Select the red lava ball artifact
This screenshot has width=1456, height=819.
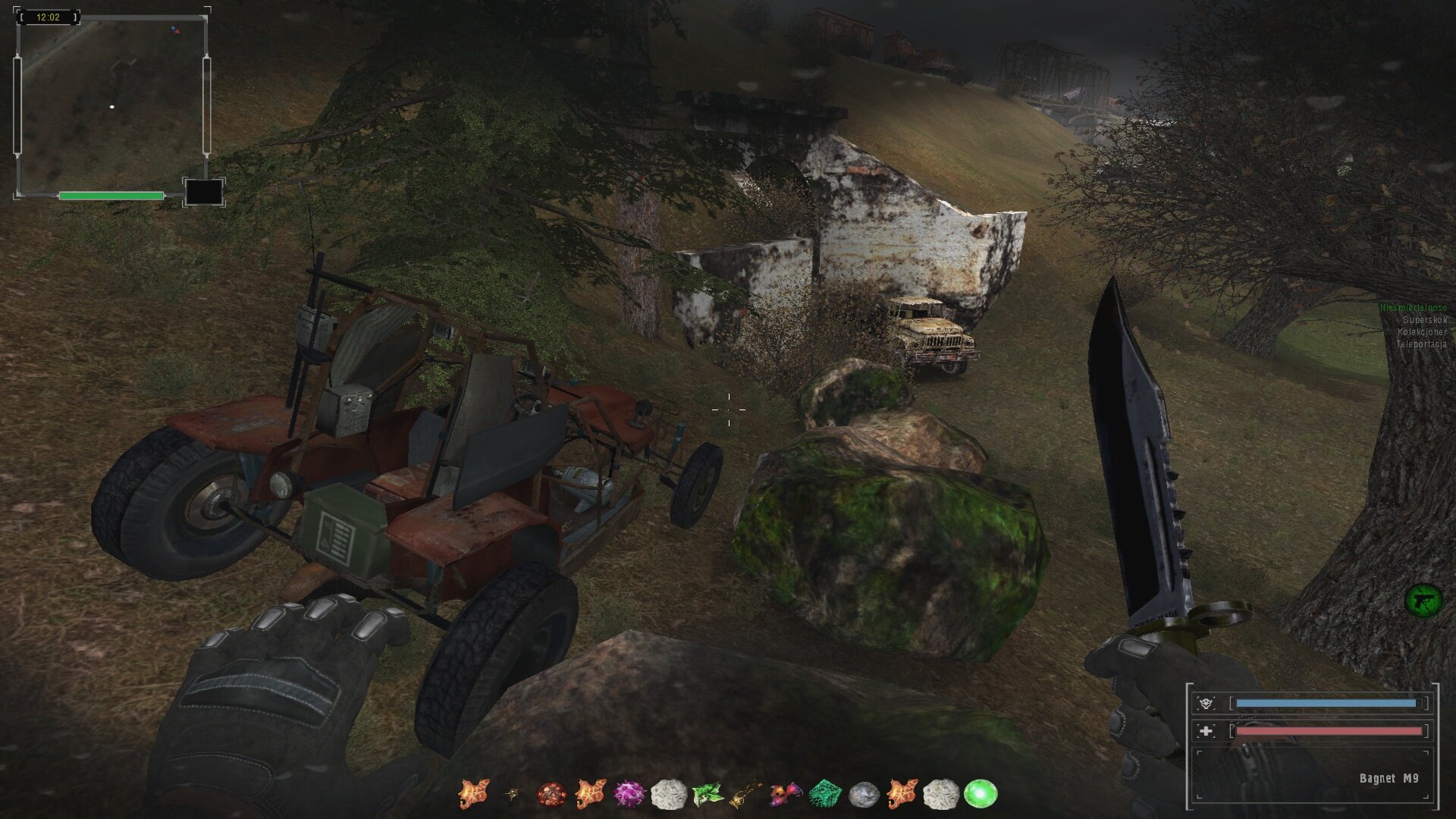click(x=551, y=795)
